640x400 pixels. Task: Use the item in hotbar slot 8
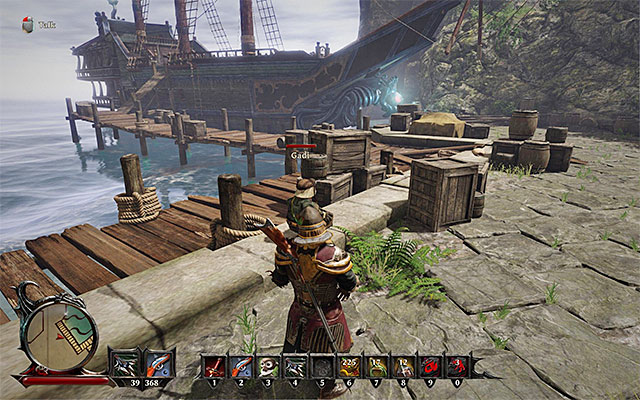point(403,366)
